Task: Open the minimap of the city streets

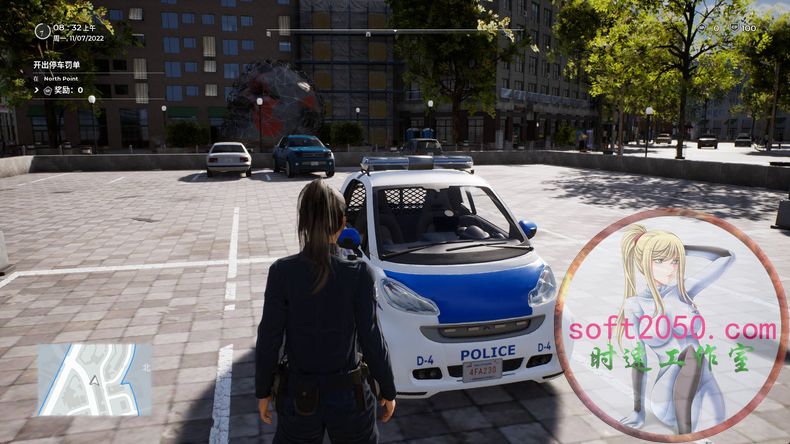Action: click(95, 379)
